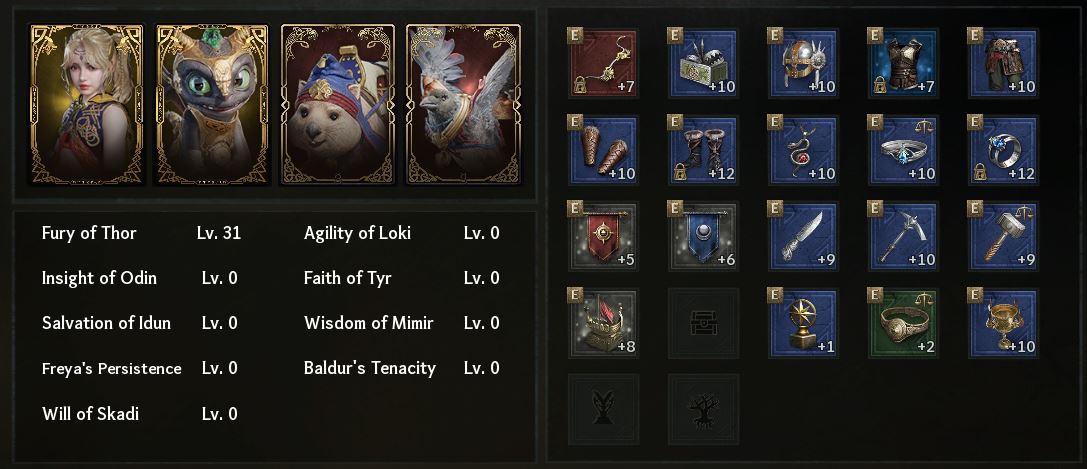This screenshot has width=1087, height=469.
Task: Select the blonde girl portrait card
Action: tap(88, 105)
